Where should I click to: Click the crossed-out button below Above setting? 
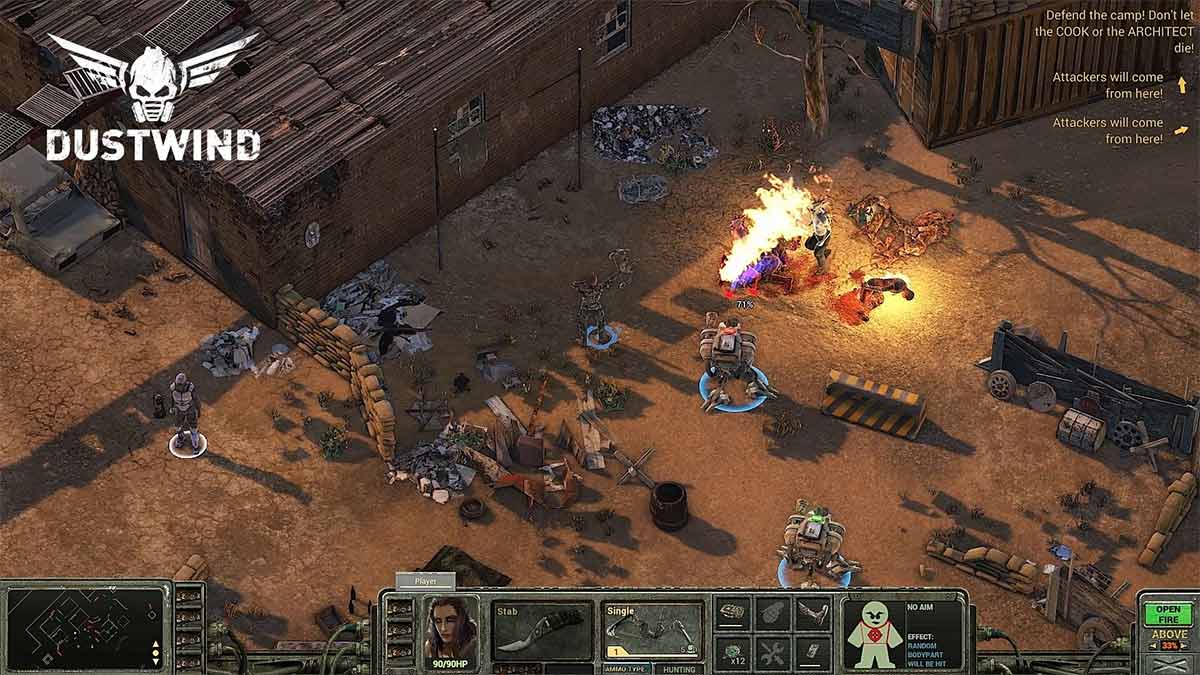1167,665
